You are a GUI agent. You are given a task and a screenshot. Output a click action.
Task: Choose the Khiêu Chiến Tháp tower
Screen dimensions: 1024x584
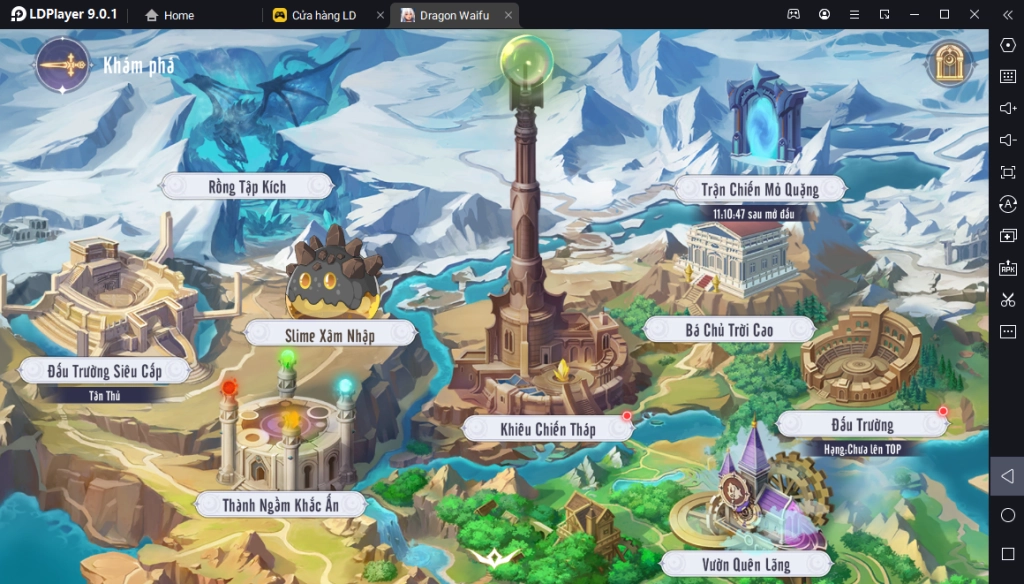[x=547, y=429]
